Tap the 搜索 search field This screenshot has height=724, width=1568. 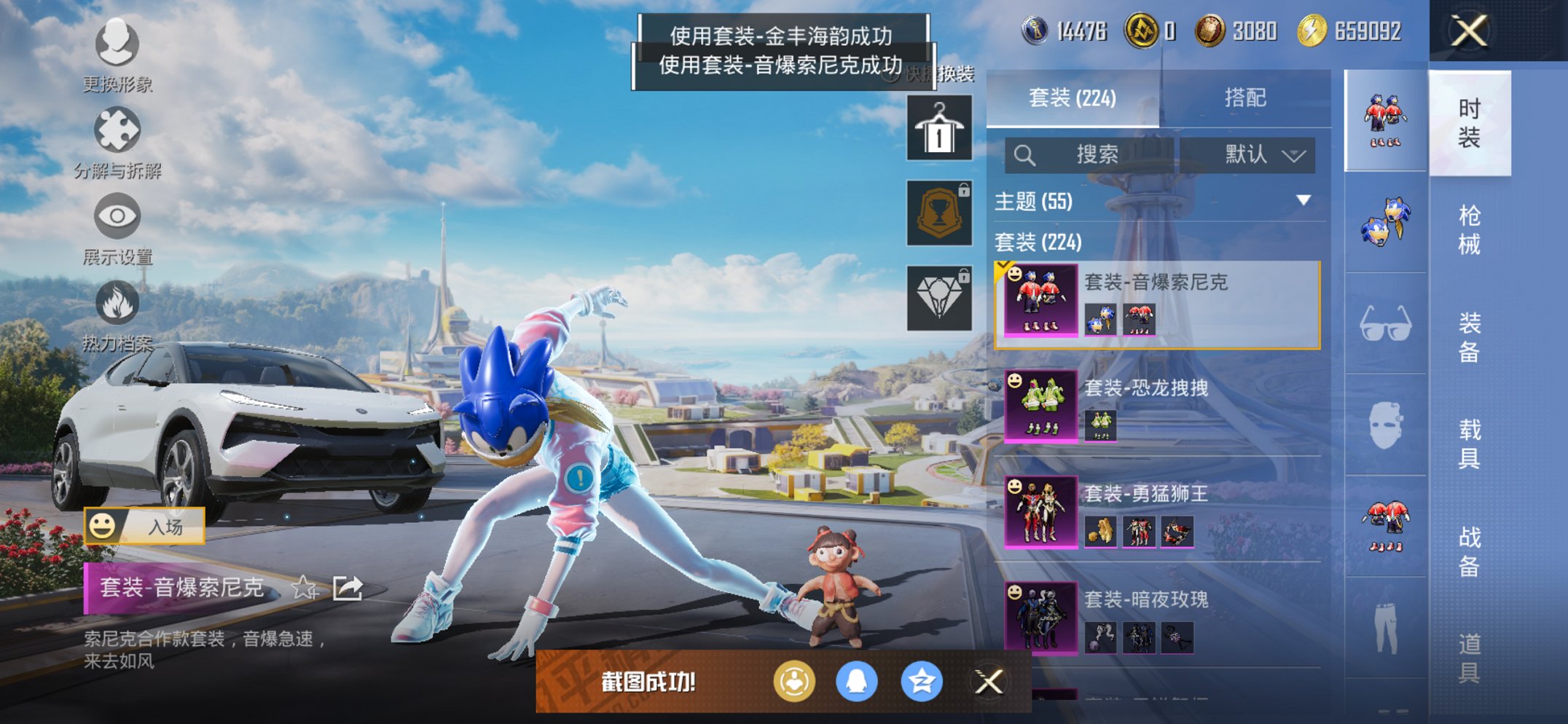point(1093,155)
